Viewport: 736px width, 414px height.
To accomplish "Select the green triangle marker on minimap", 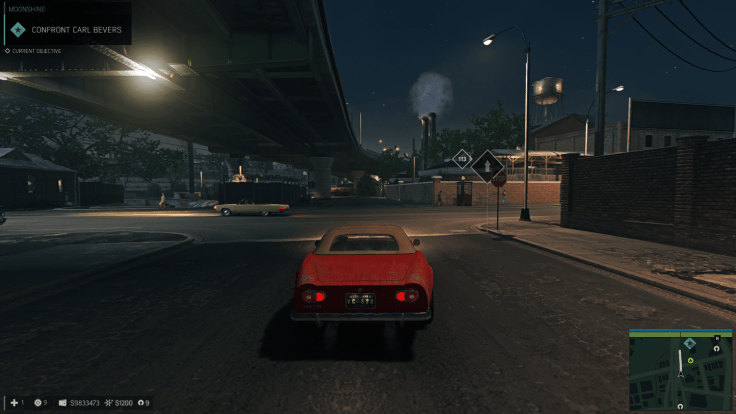I will (x=689, y=359).
